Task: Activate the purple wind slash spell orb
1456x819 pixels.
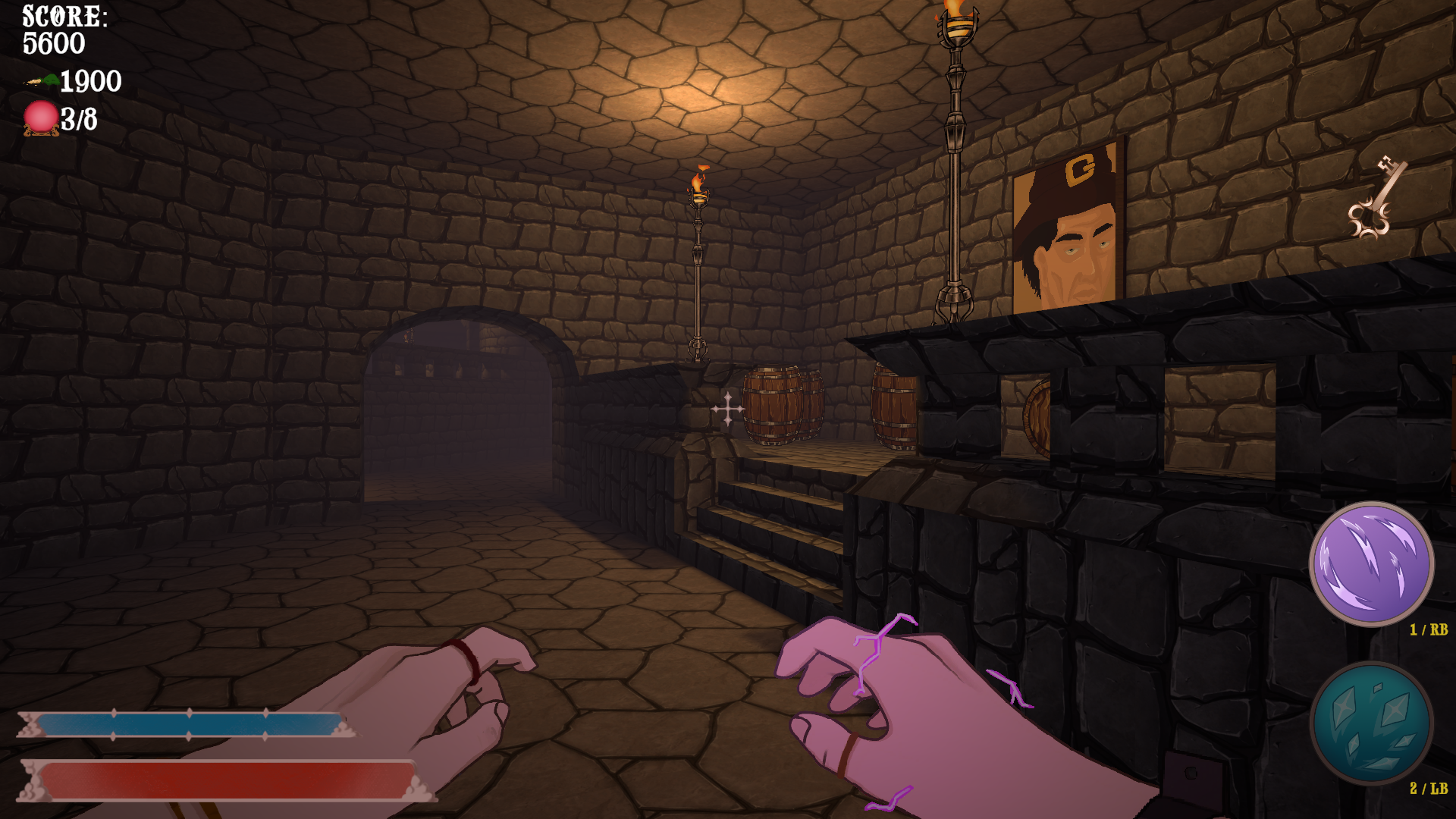Action: 1371,564
